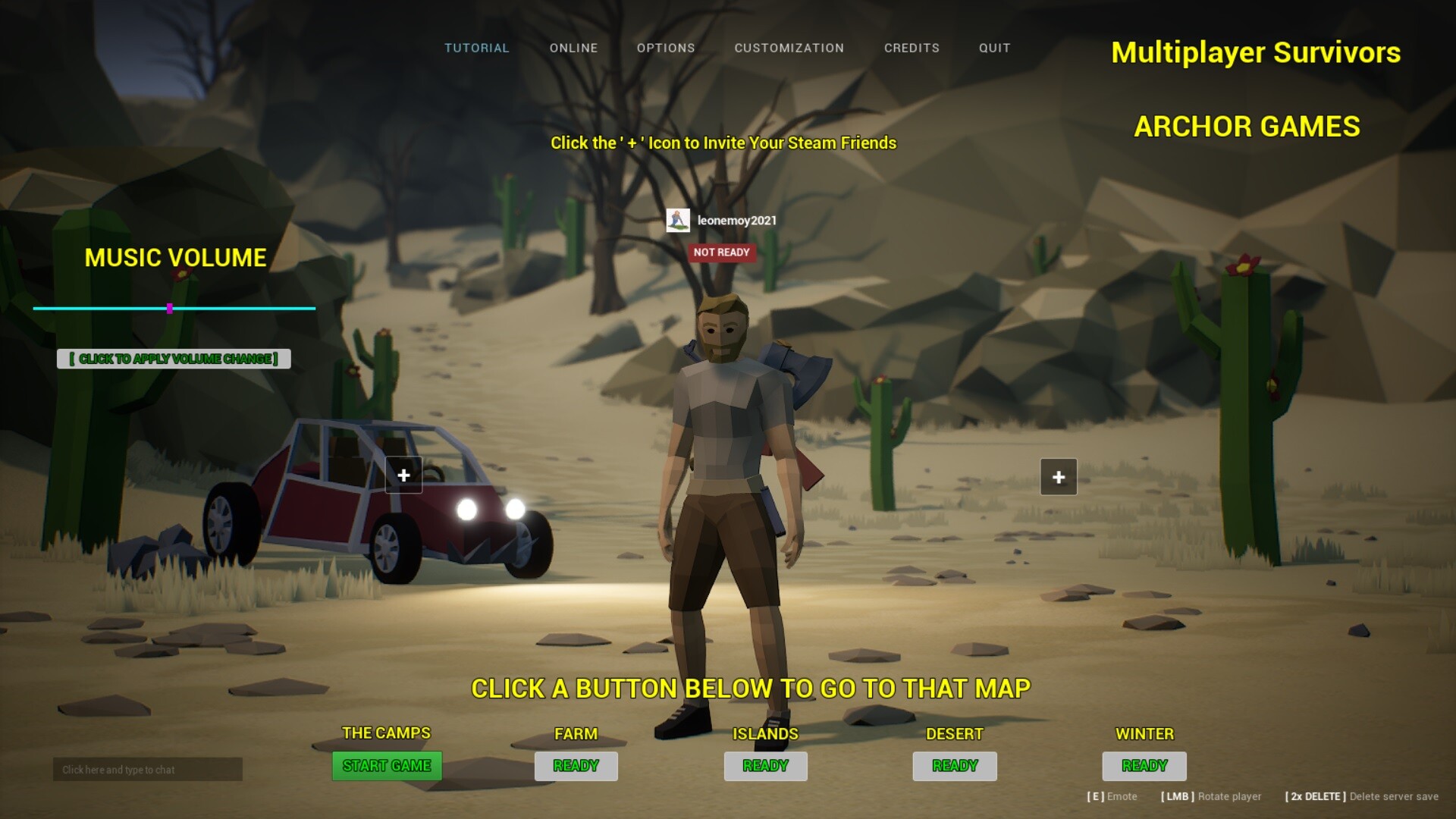This screenshot has height=819, width=1456.
Task: Switch to the TUTORIAL tab
Action: 476,48
